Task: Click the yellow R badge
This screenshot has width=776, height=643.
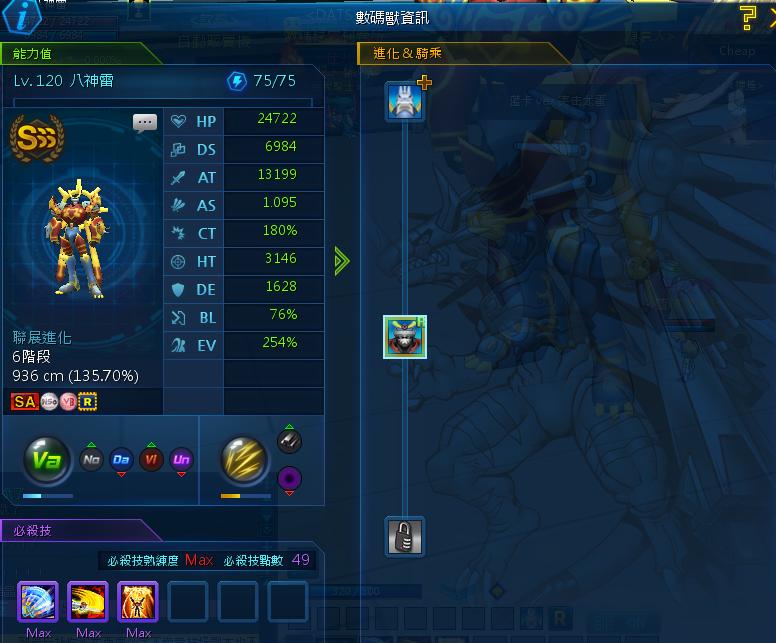Action: tap(87, 402)
